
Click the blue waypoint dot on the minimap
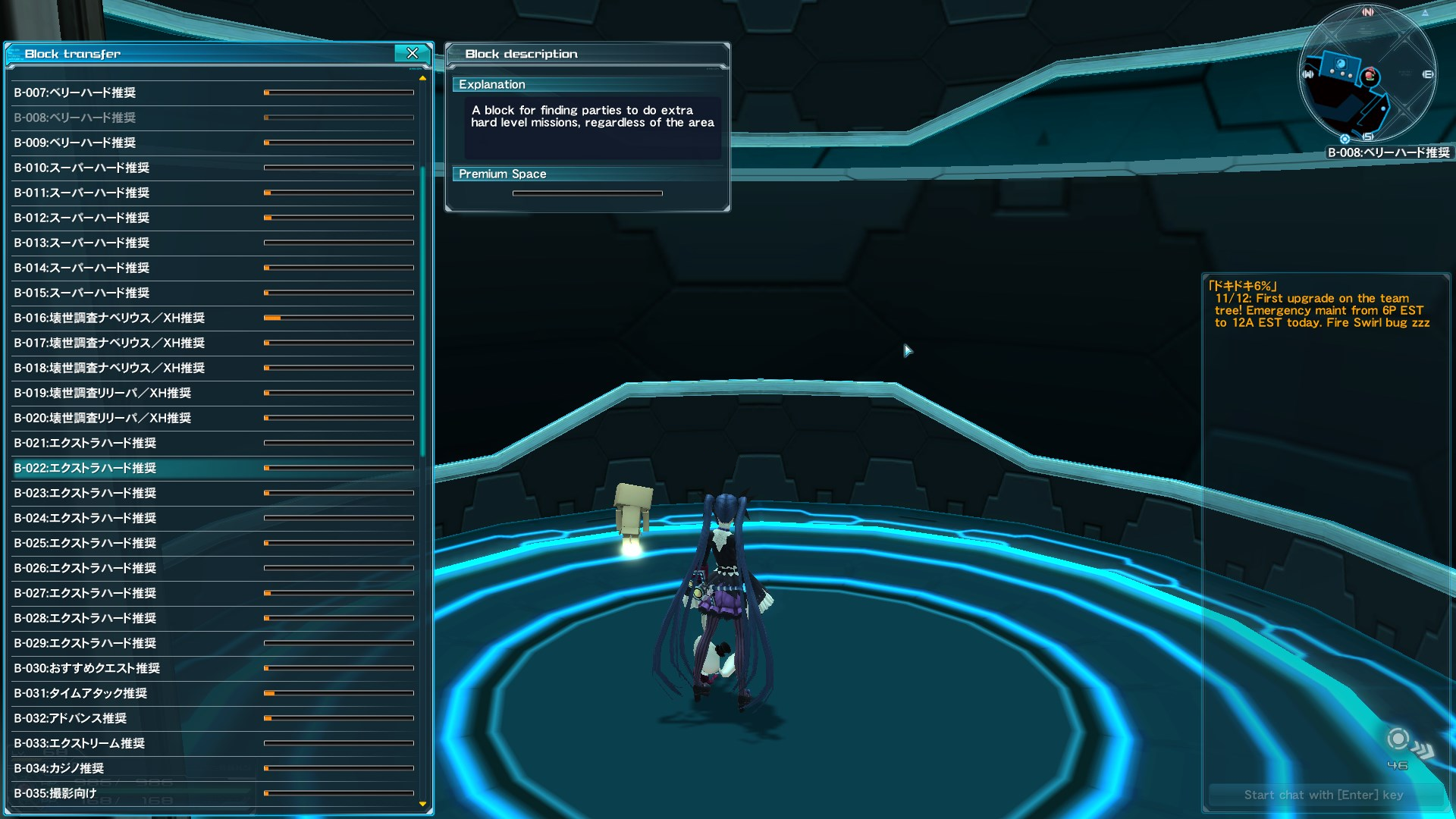[1382, 108]
